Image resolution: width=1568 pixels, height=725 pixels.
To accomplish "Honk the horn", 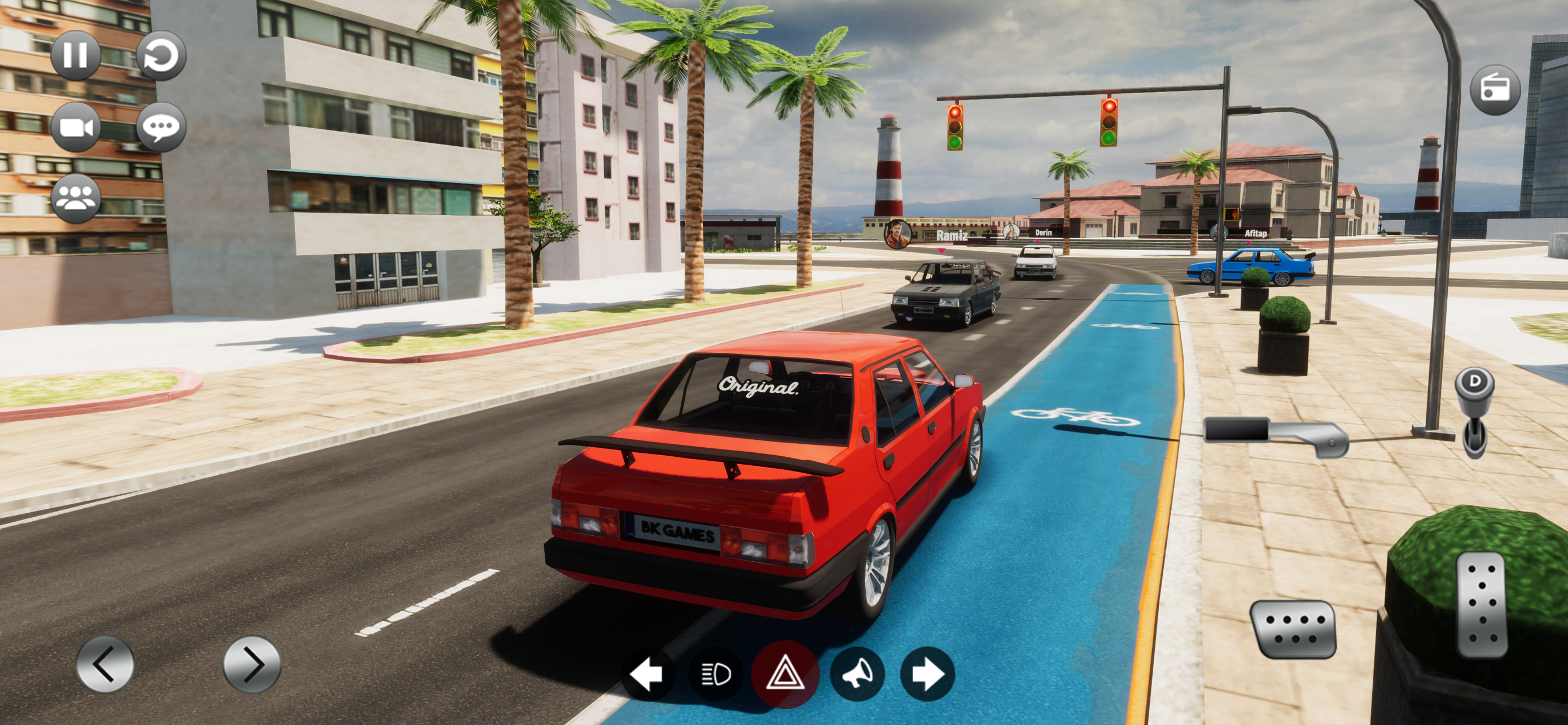I will (856, 674).
